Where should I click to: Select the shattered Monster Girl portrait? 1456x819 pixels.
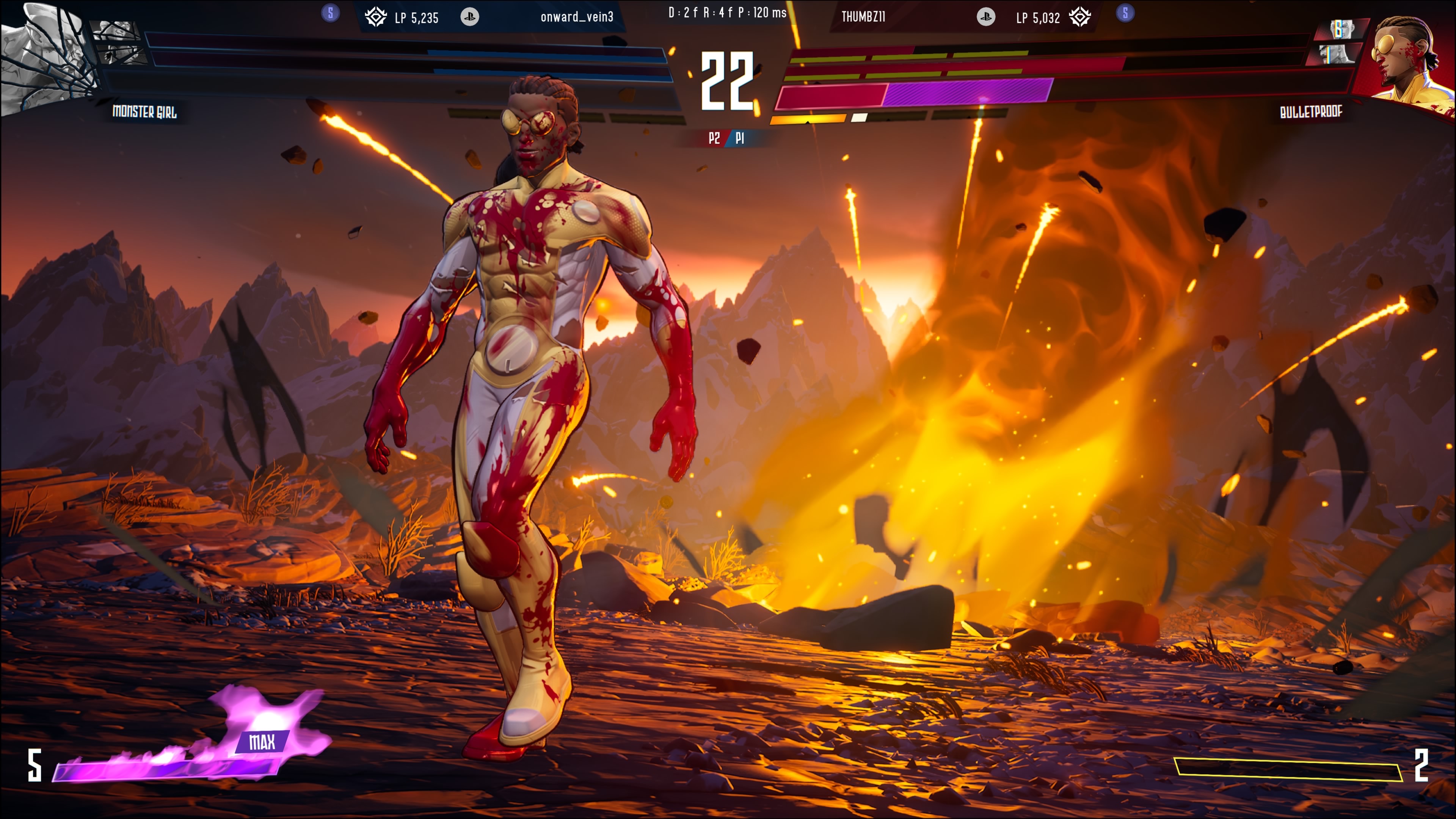point(45,56)
